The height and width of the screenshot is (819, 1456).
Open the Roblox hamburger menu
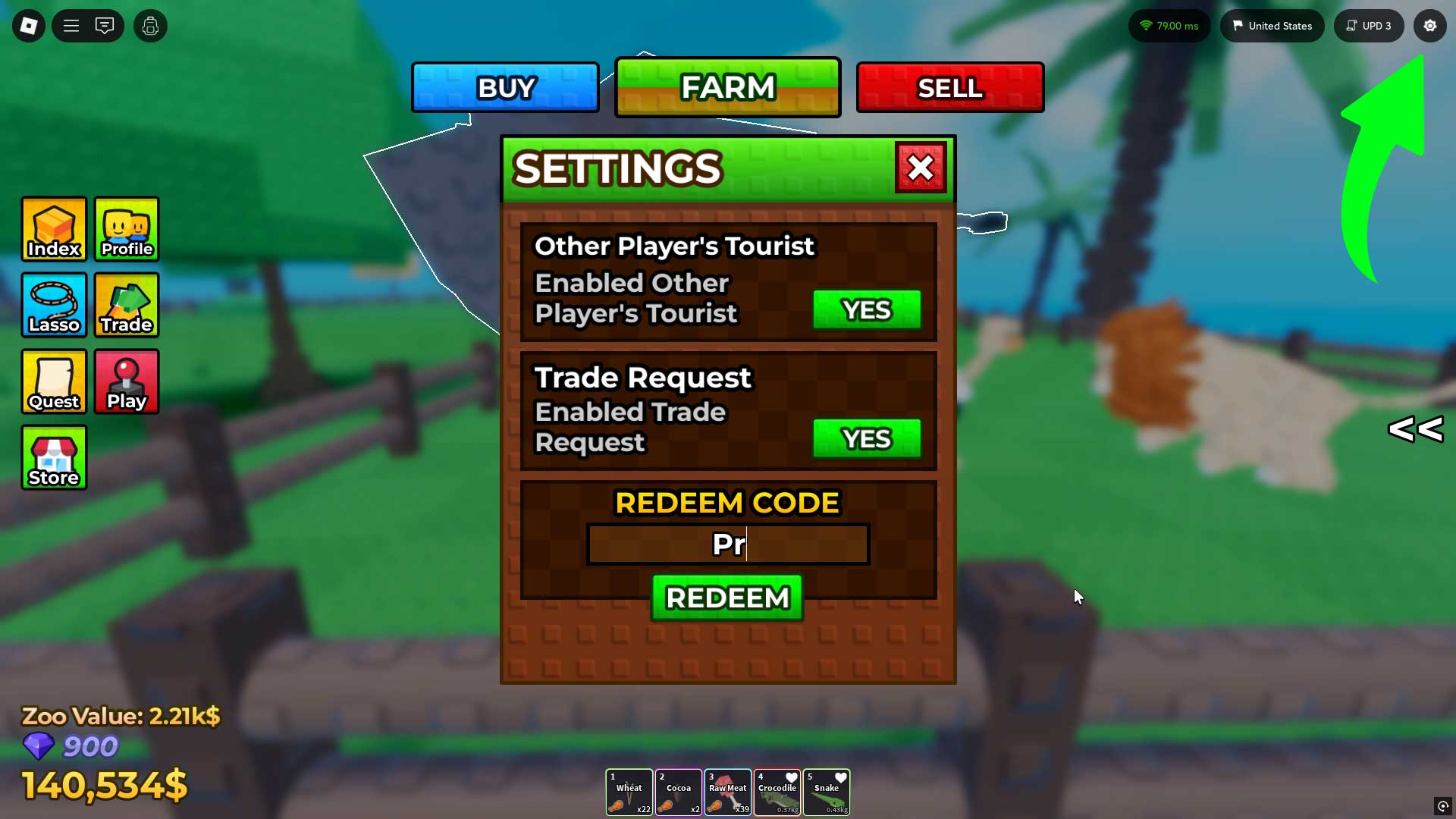tap(71, 25)
